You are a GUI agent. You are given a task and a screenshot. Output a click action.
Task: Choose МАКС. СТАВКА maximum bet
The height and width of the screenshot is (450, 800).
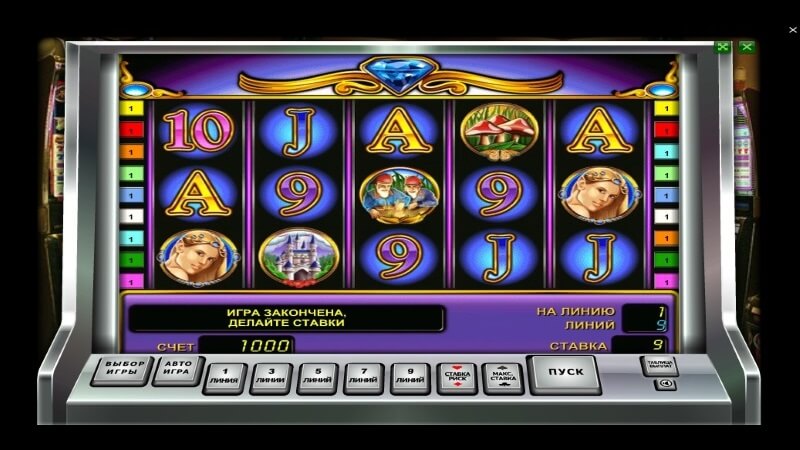[x=503, y=377]
